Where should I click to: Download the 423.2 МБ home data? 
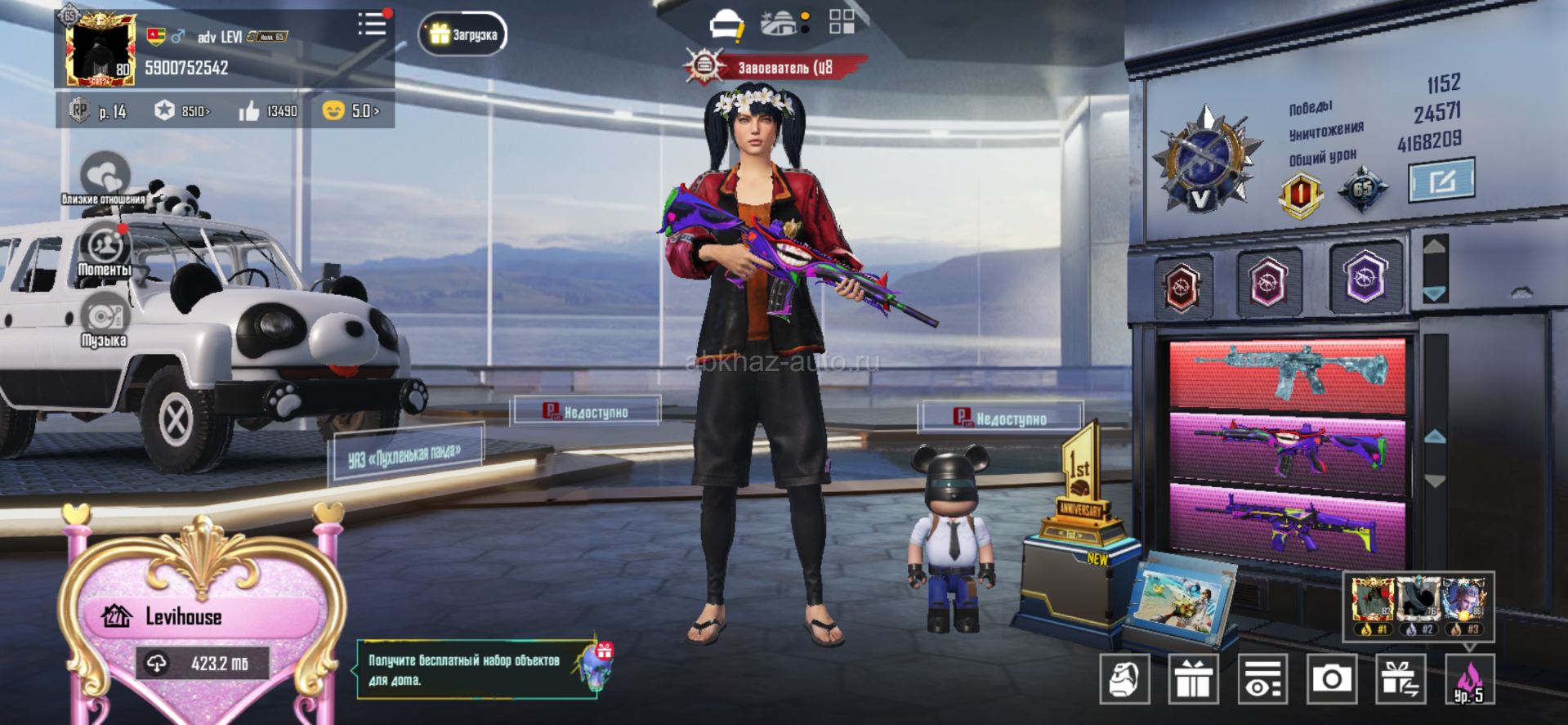[202, 664]
